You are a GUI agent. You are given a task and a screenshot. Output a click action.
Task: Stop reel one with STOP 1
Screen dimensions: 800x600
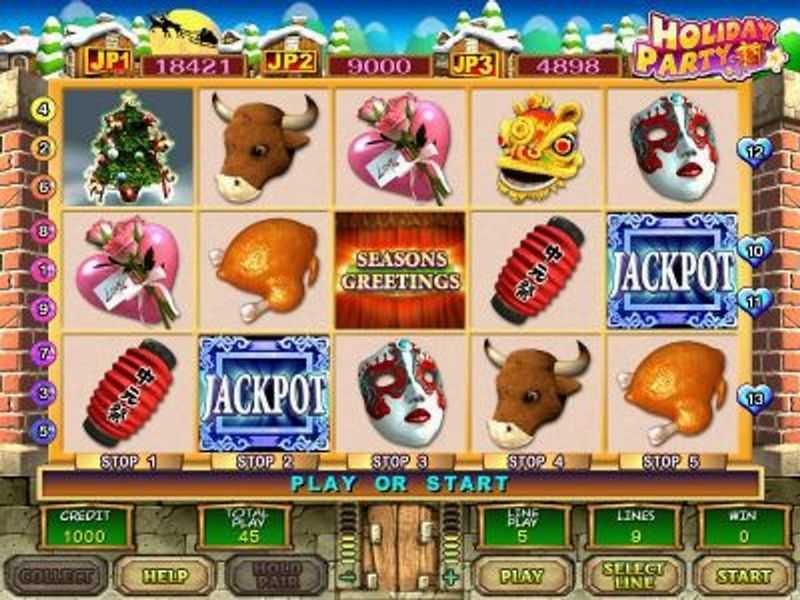pos(127,462)
